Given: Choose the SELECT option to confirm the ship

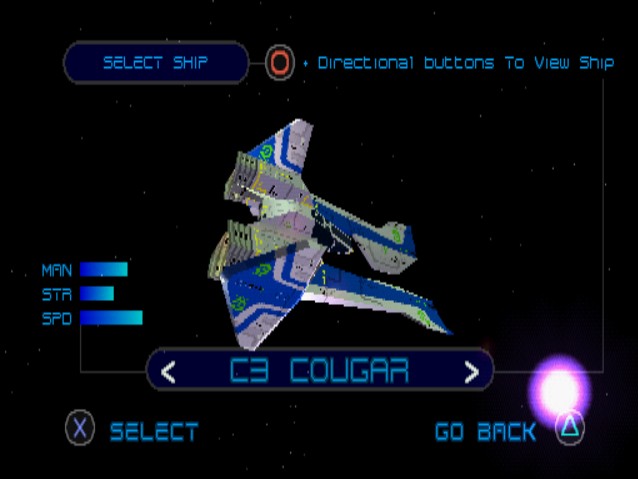Looking at the screenshot, I should (x=153, y=431).
